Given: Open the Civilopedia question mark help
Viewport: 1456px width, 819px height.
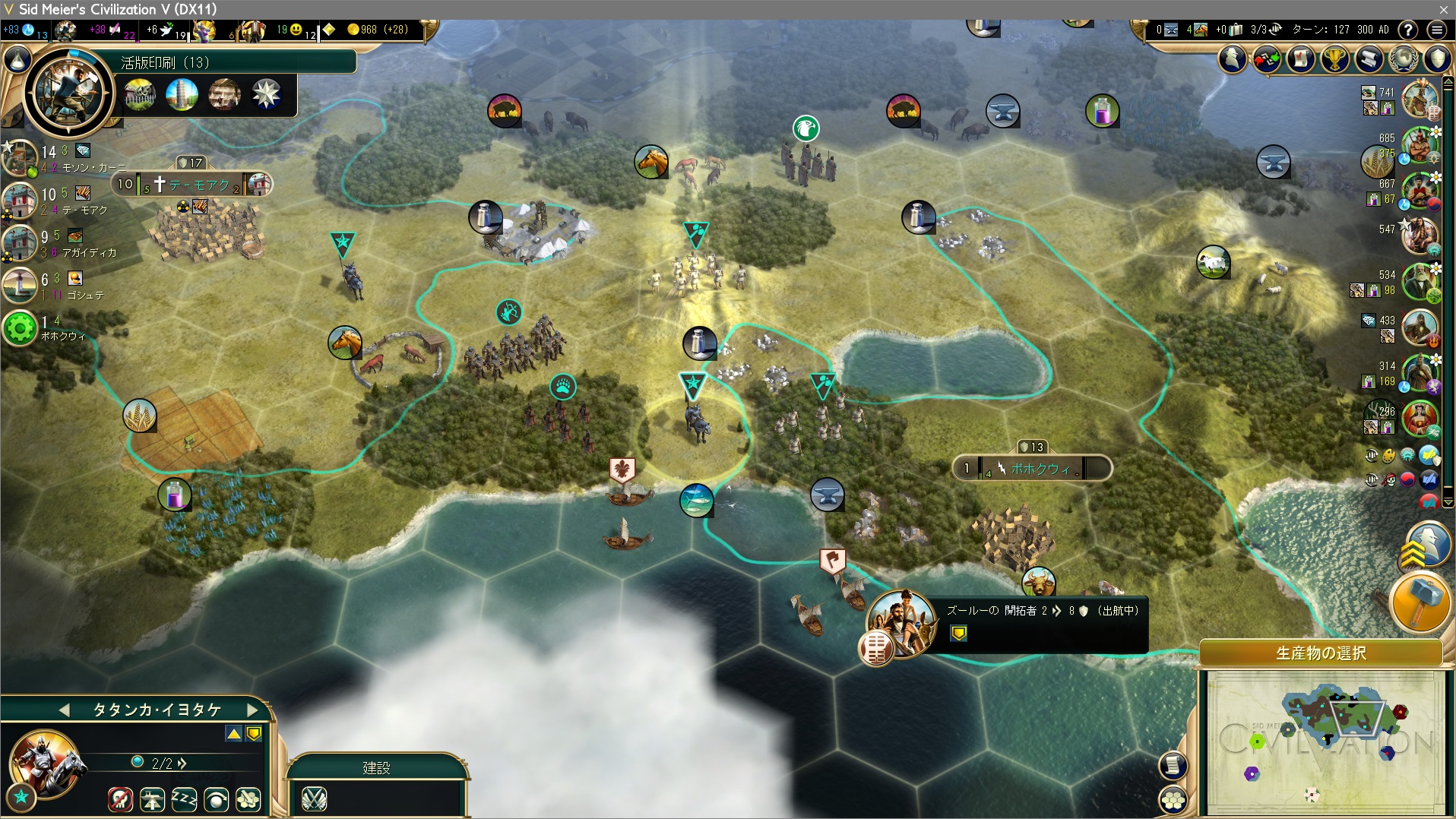Looking at the screenshot, I should click(1408, 30).
